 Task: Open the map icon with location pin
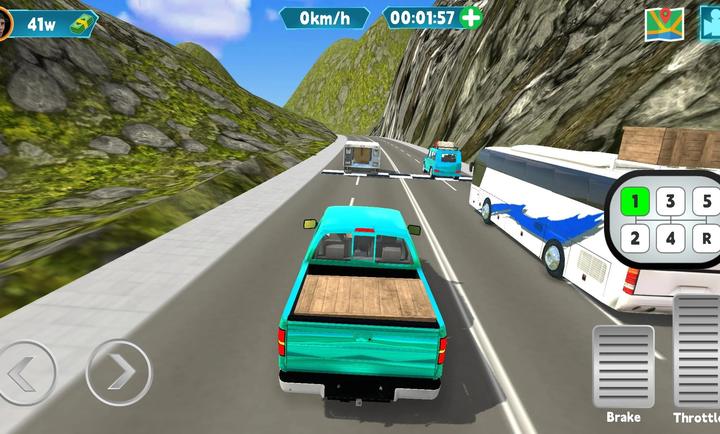(663, 23)
